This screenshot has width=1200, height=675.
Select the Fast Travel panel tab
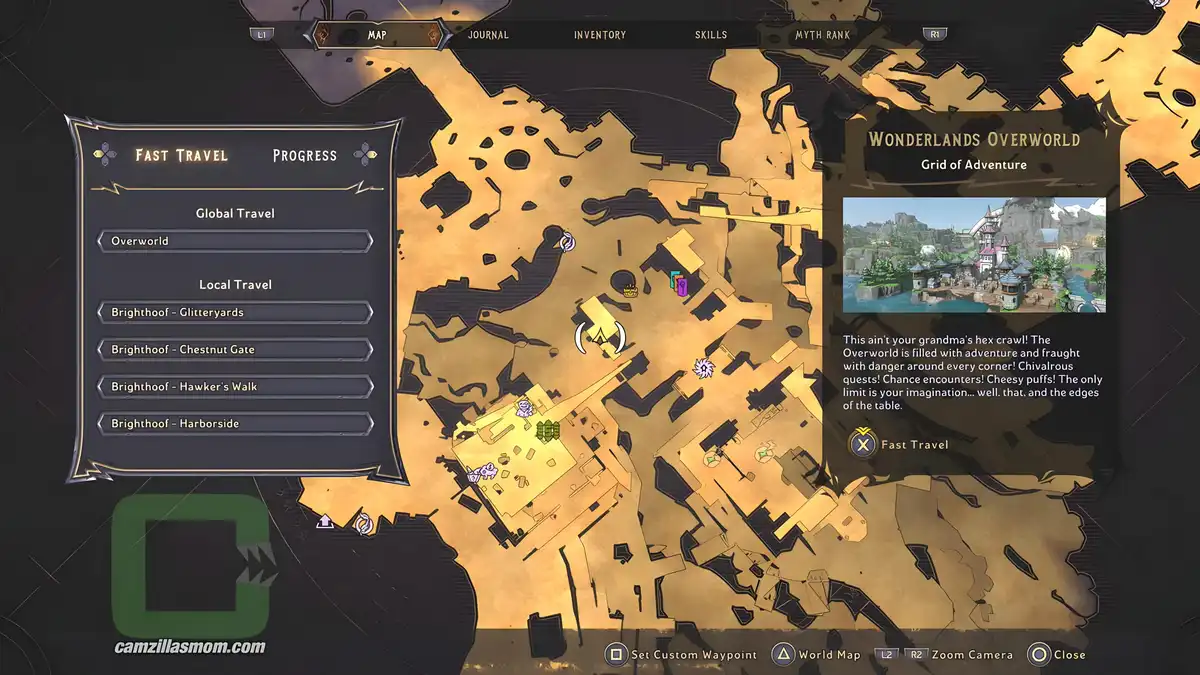click(x=182, y=155)
